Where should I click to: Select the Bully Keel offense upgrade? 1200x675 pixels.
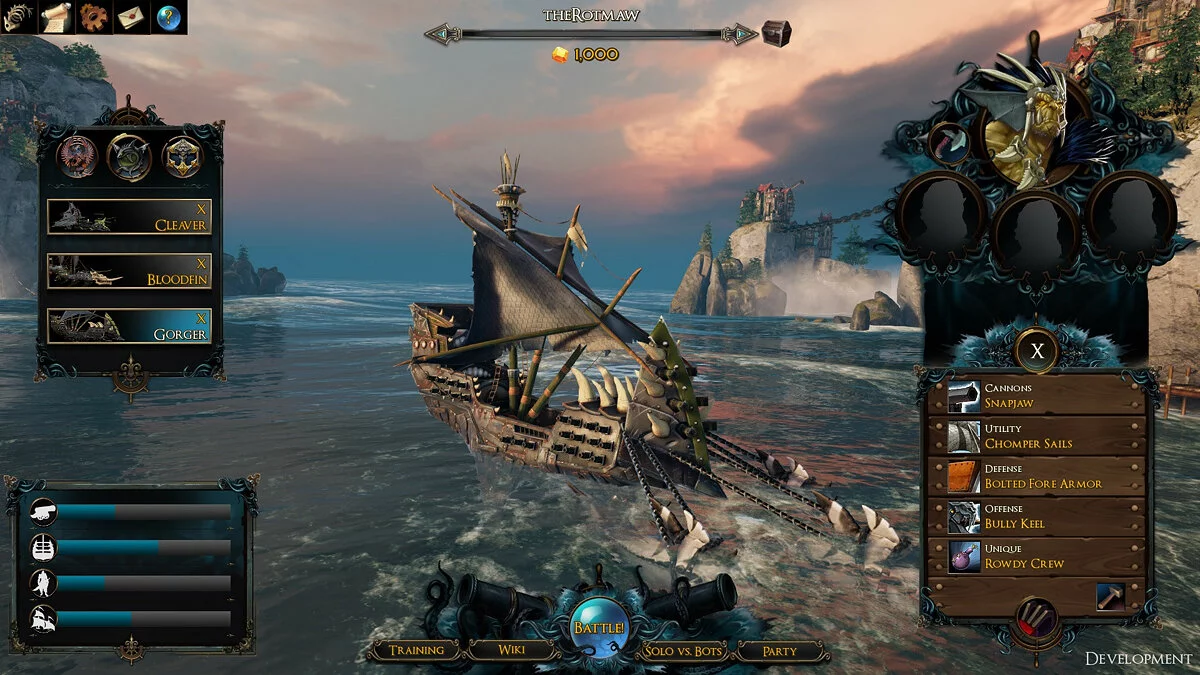pyautogui.click(x=1036, y=516)
